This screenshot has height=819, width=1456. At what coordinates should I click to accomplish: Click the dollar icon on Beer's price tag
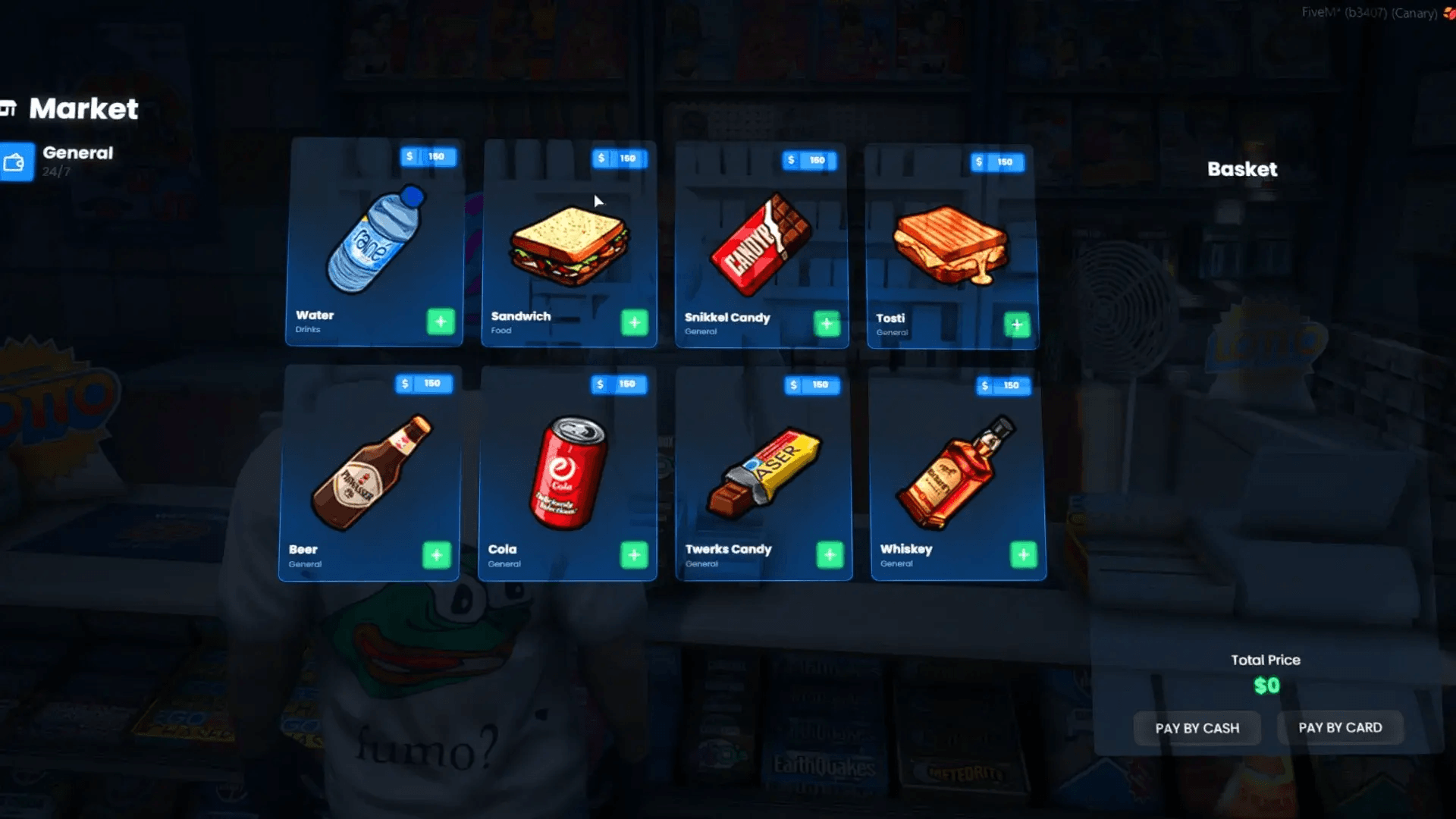[406, 383]
